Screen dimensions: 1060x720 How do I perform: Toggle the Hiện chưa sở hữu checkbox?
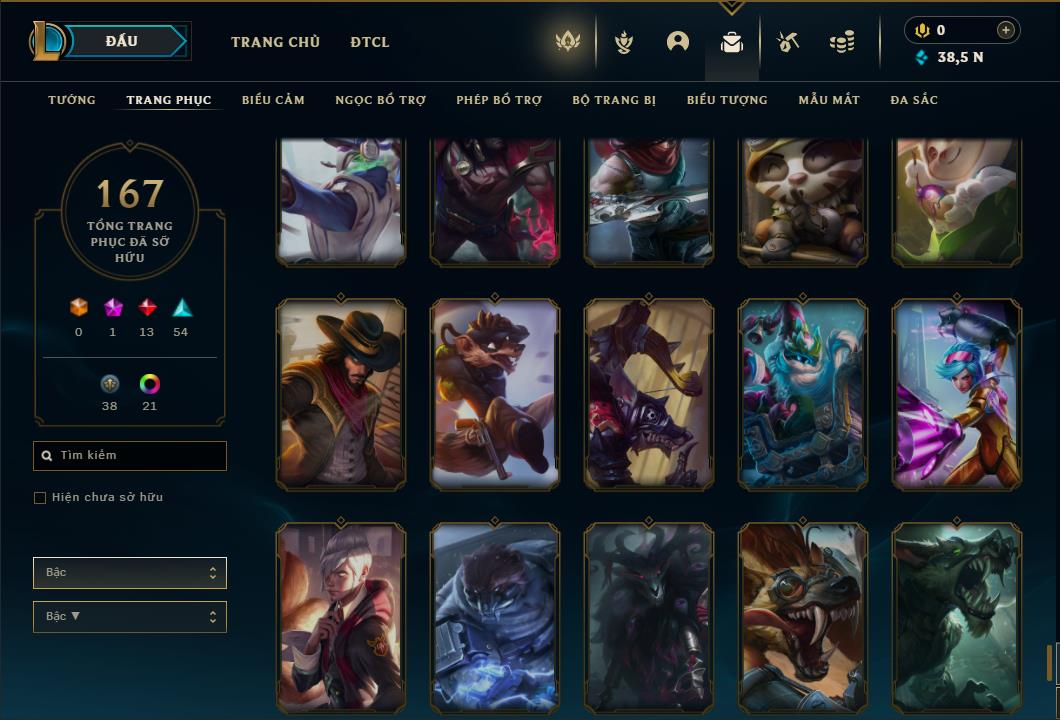tap(40, 498)
